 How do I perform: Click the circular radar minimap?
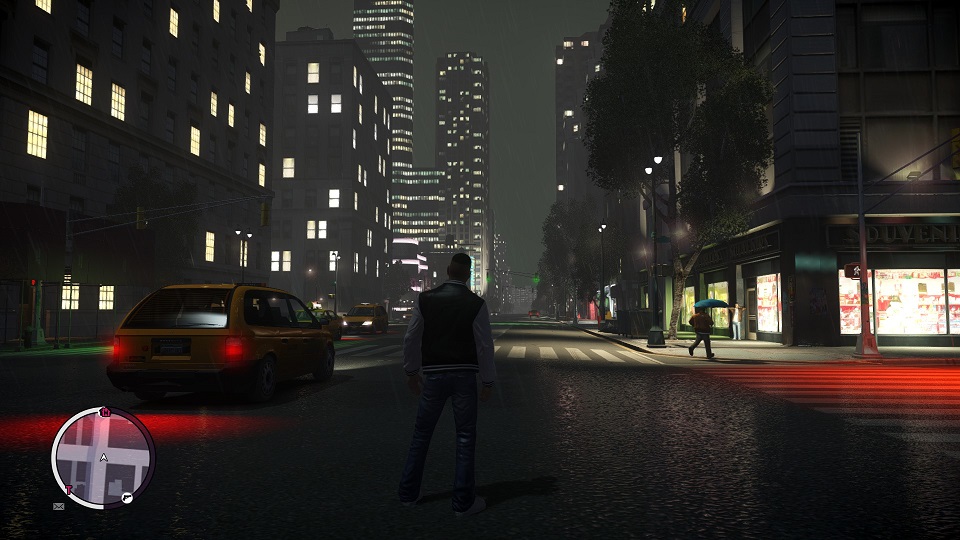(x=102, y=457)
